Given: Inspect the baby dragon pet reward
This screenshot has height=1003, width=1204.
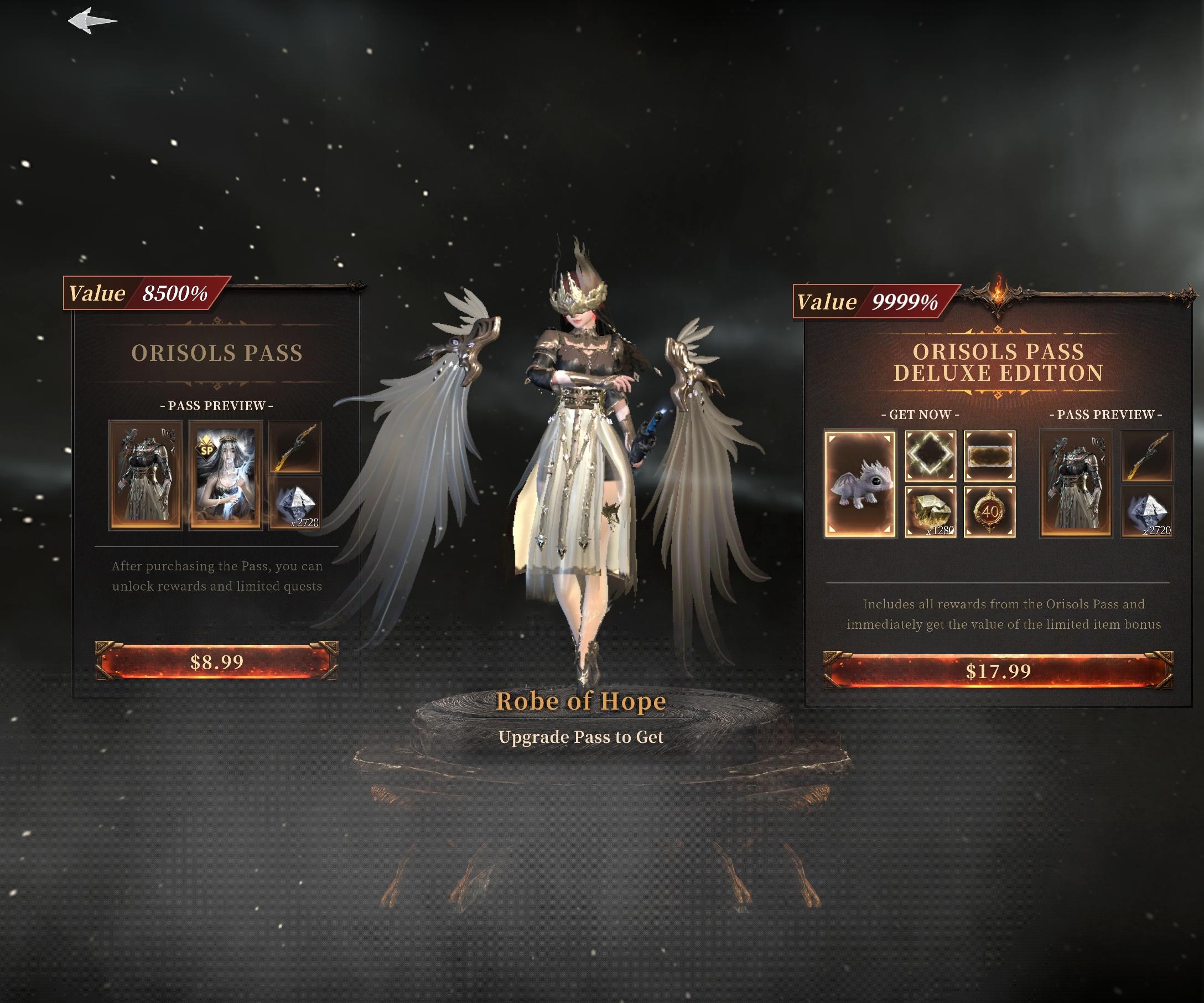Looking at the screenshot, I should click(859, 484).
